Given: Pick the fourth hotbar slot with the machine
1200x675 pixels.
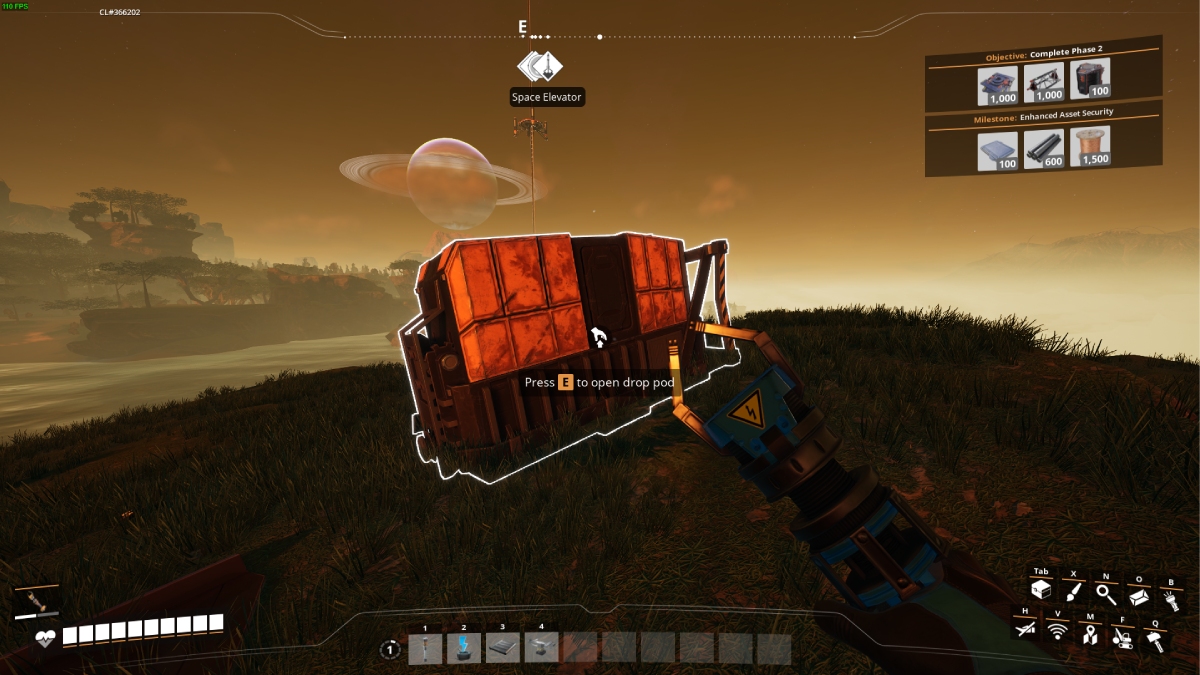Looking at the screenshot, I should pos(542,649).
